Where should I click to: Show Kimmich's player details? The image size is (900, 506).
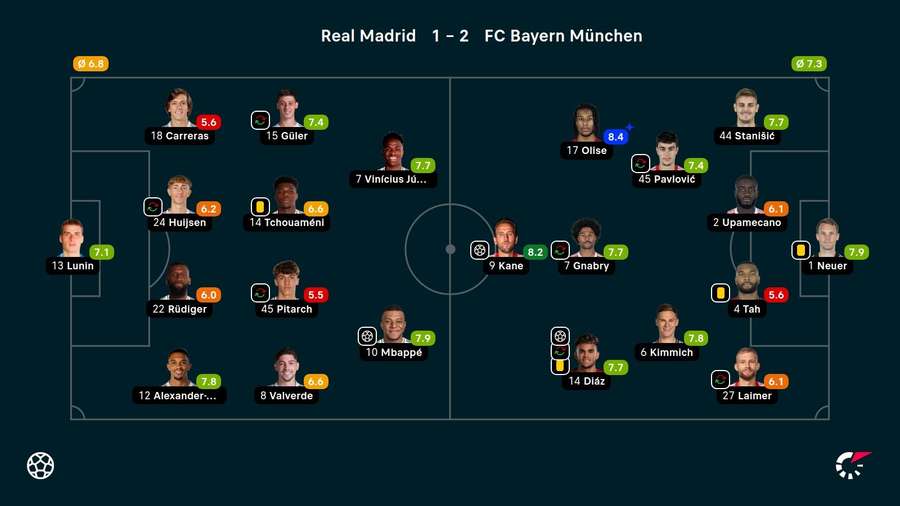pyautogui.click(x=666, y=326)
